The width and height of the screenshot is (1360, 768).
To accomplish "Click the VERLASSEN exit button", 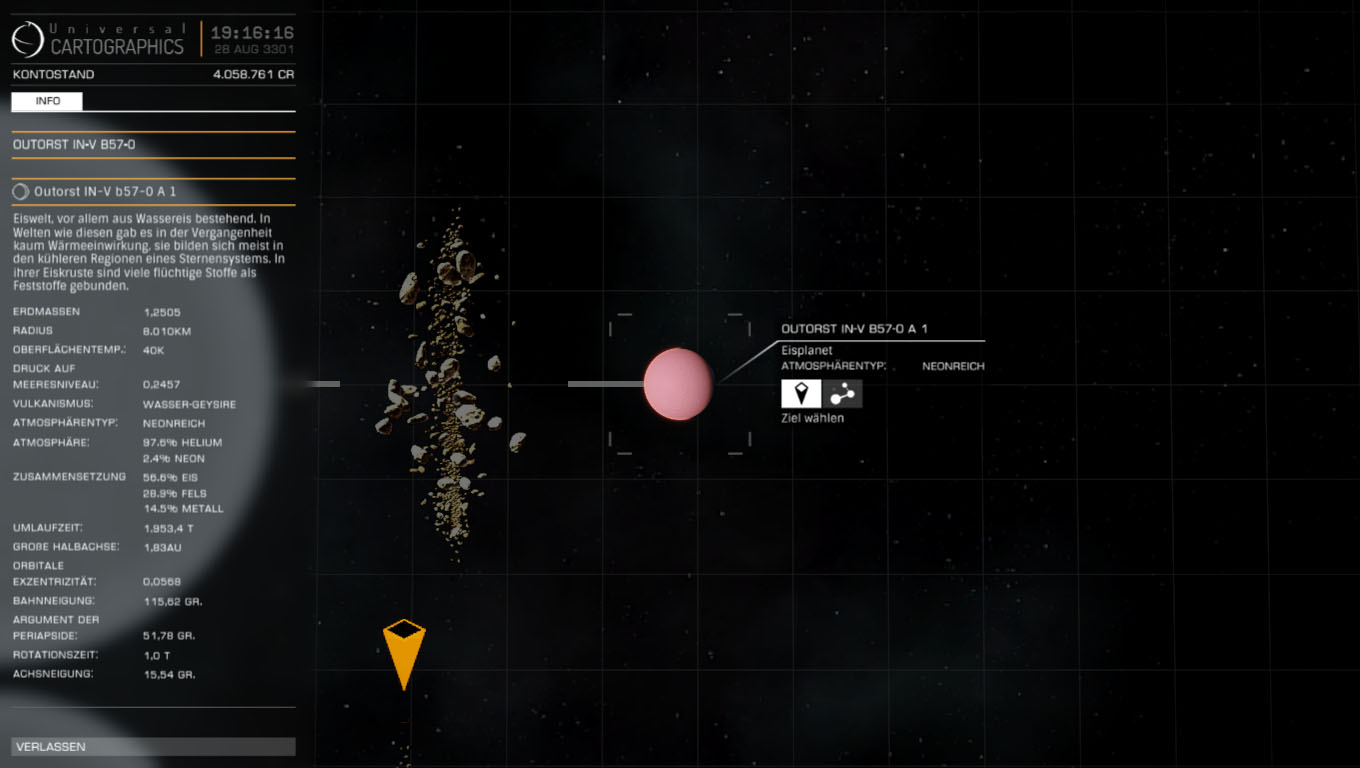I will (153, 747).
